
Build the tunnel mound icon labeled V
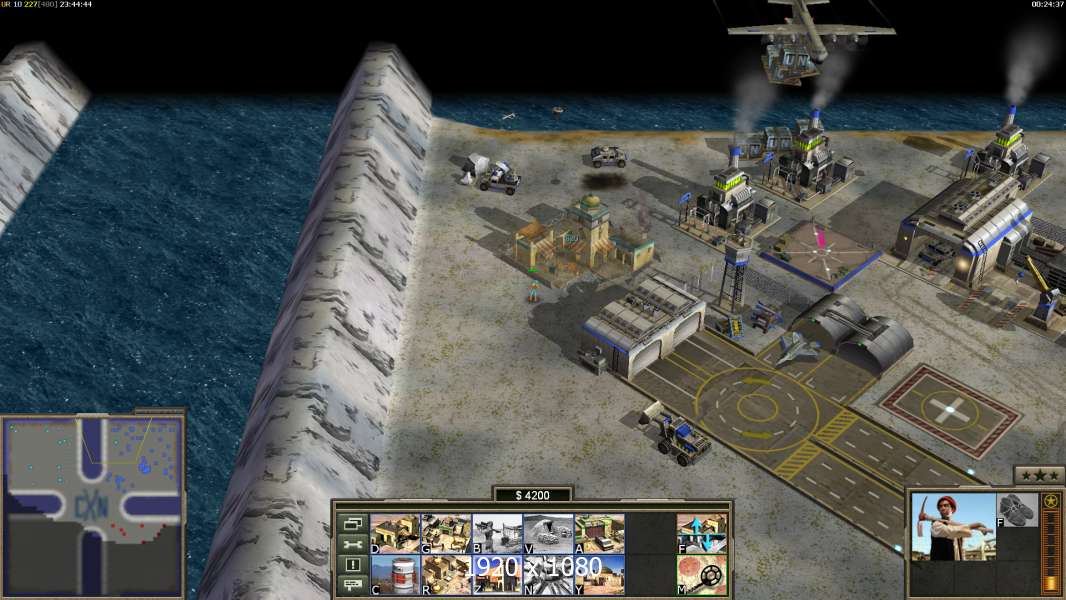point(548,533)
